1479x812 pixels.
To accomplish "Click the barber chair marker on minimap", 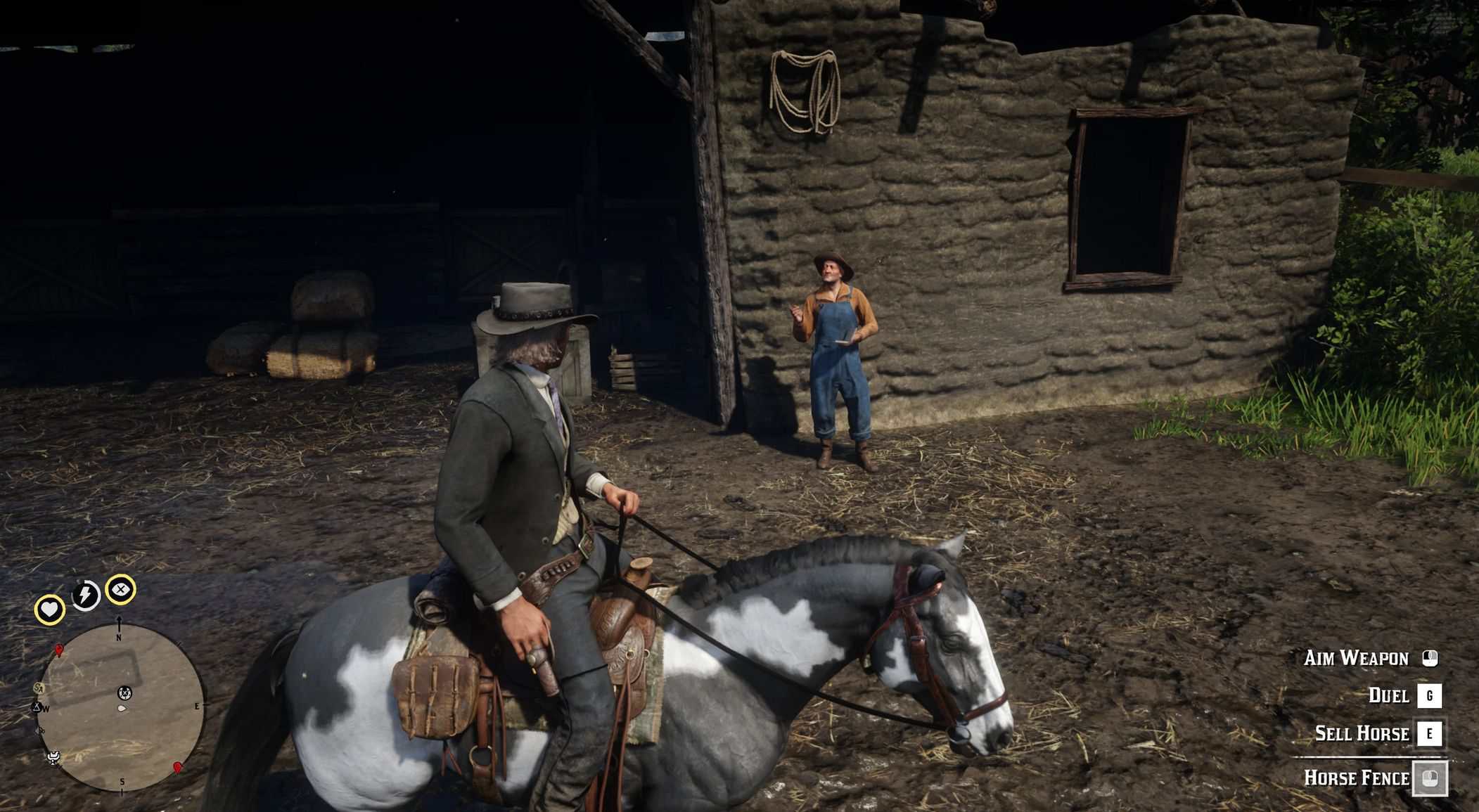I will click(x=53, y=757).
